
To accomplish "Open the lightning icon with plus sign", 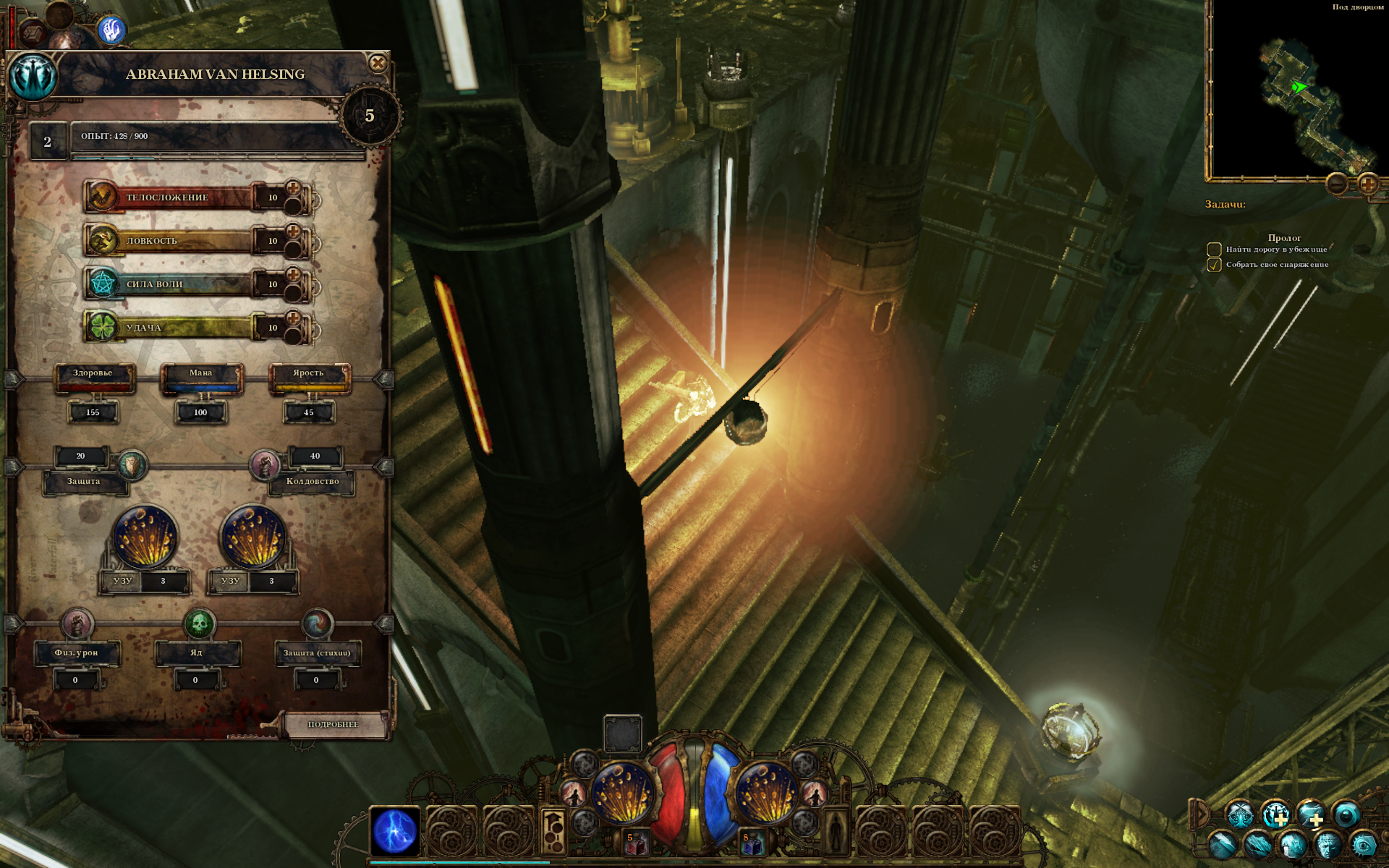I will (1310, 814).
